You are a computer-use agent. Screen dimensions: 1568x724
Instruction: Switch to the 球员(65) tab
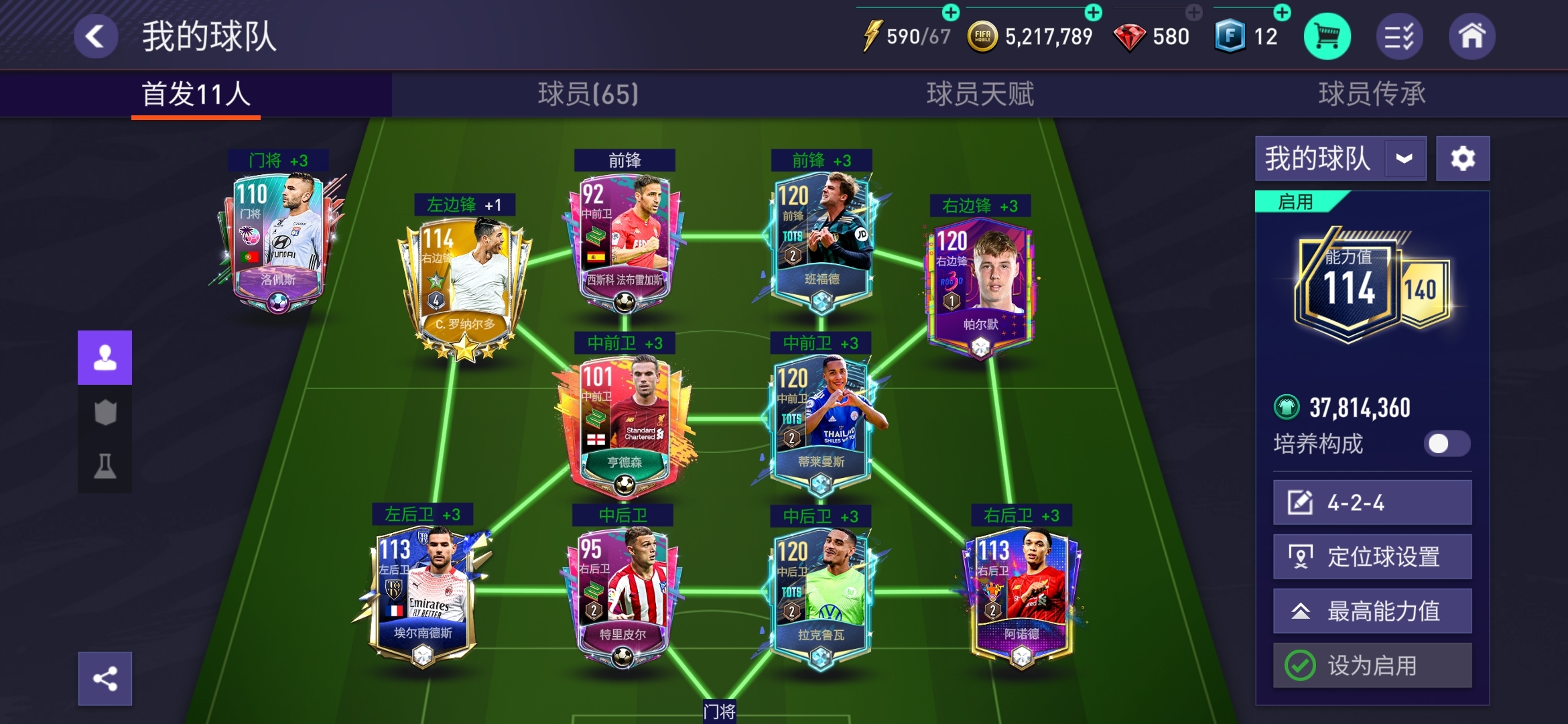[x=588, y=94]
